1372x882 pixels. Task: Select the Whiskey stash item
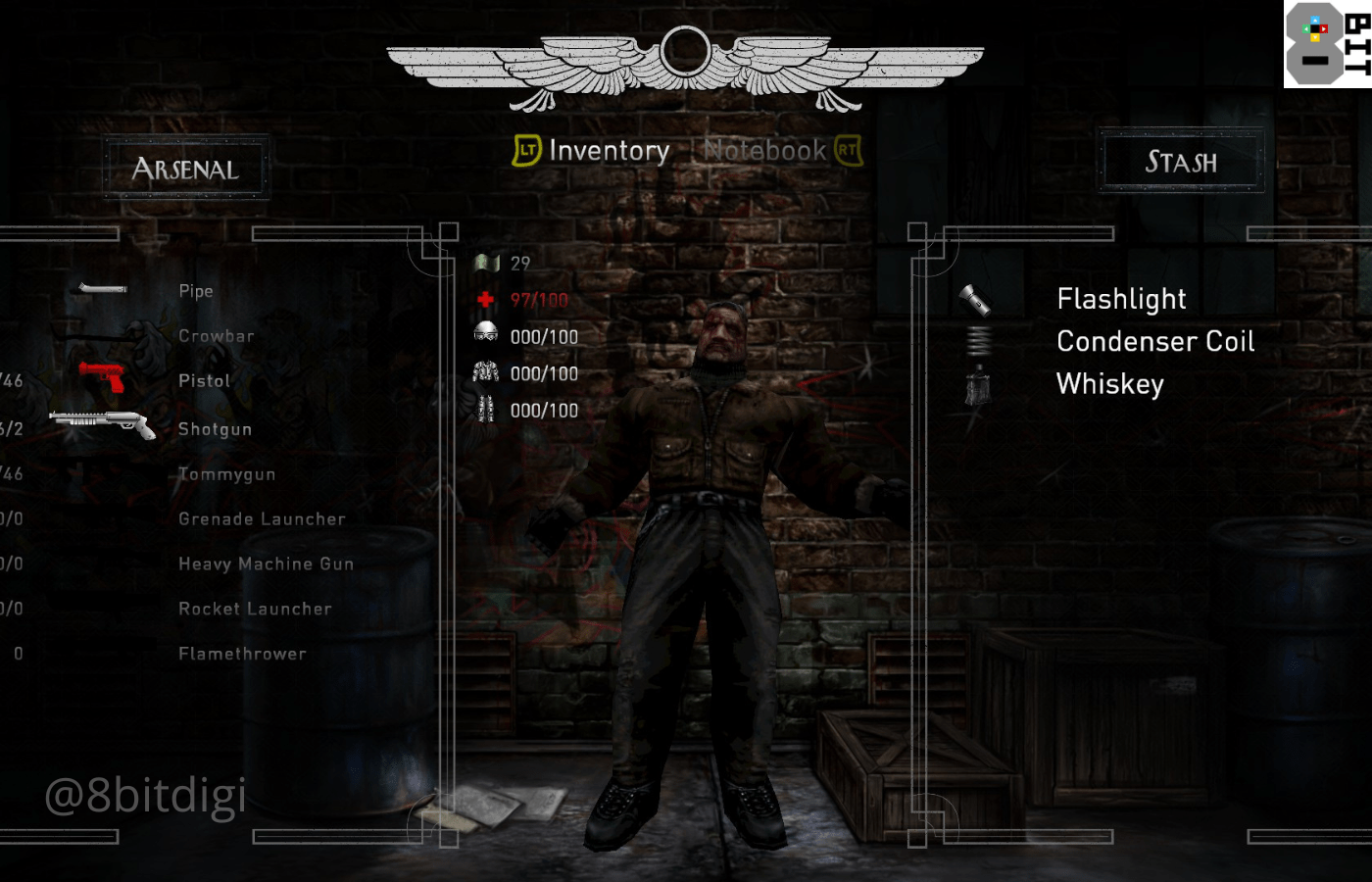(1109, 384)
